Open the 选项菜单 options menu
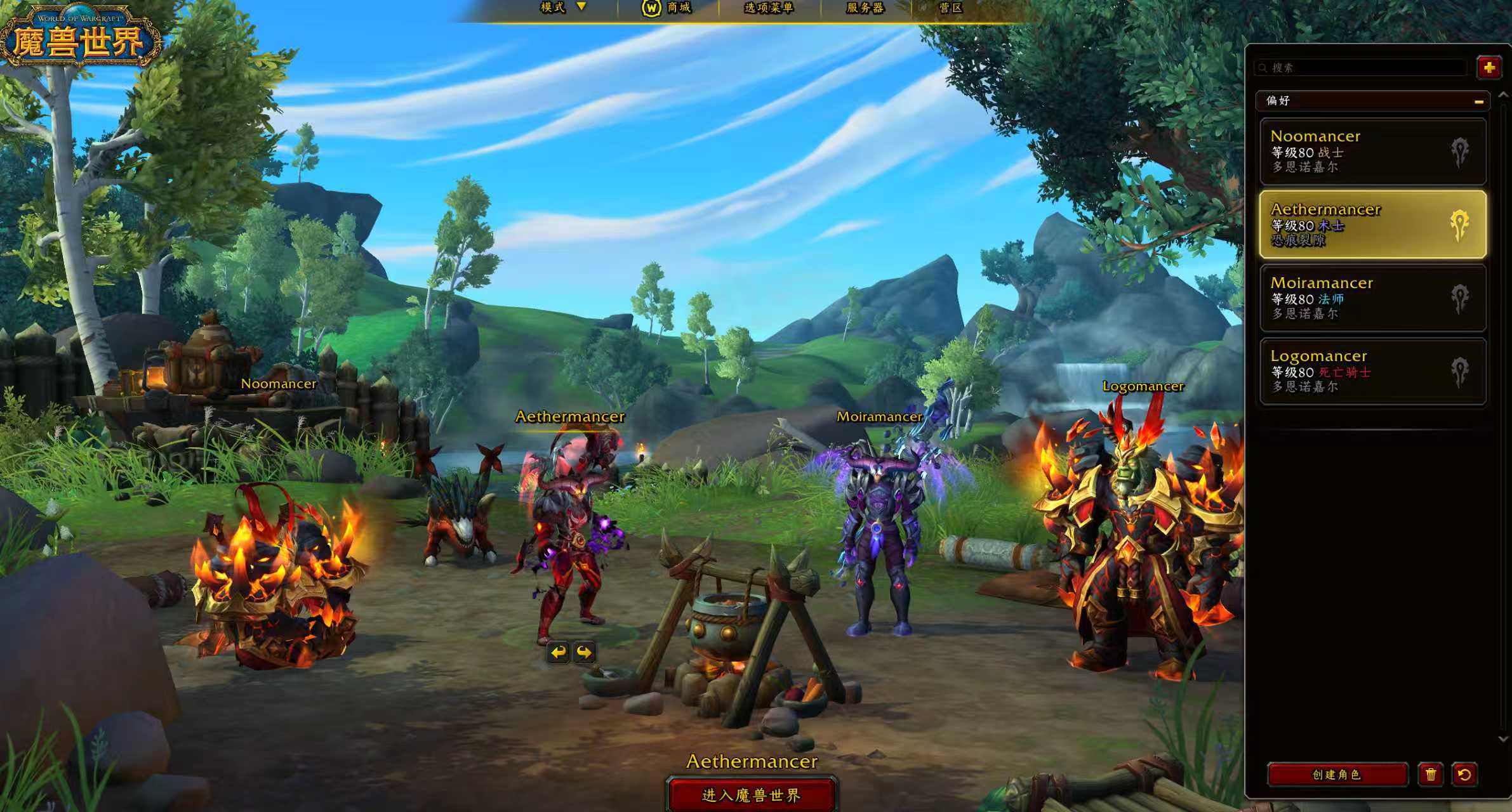Image resolution: width=1512 pixels, height=812 pixels. [x=769, y=8]
